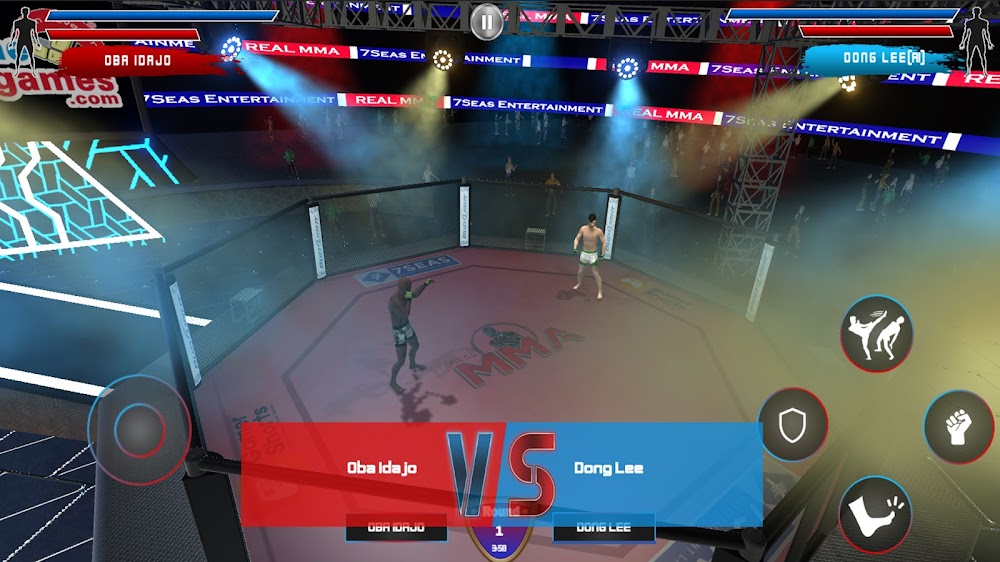Pause the fight with the pause button
The width and height of the screenshot is (1000, 562).
[x=486, y=21]
